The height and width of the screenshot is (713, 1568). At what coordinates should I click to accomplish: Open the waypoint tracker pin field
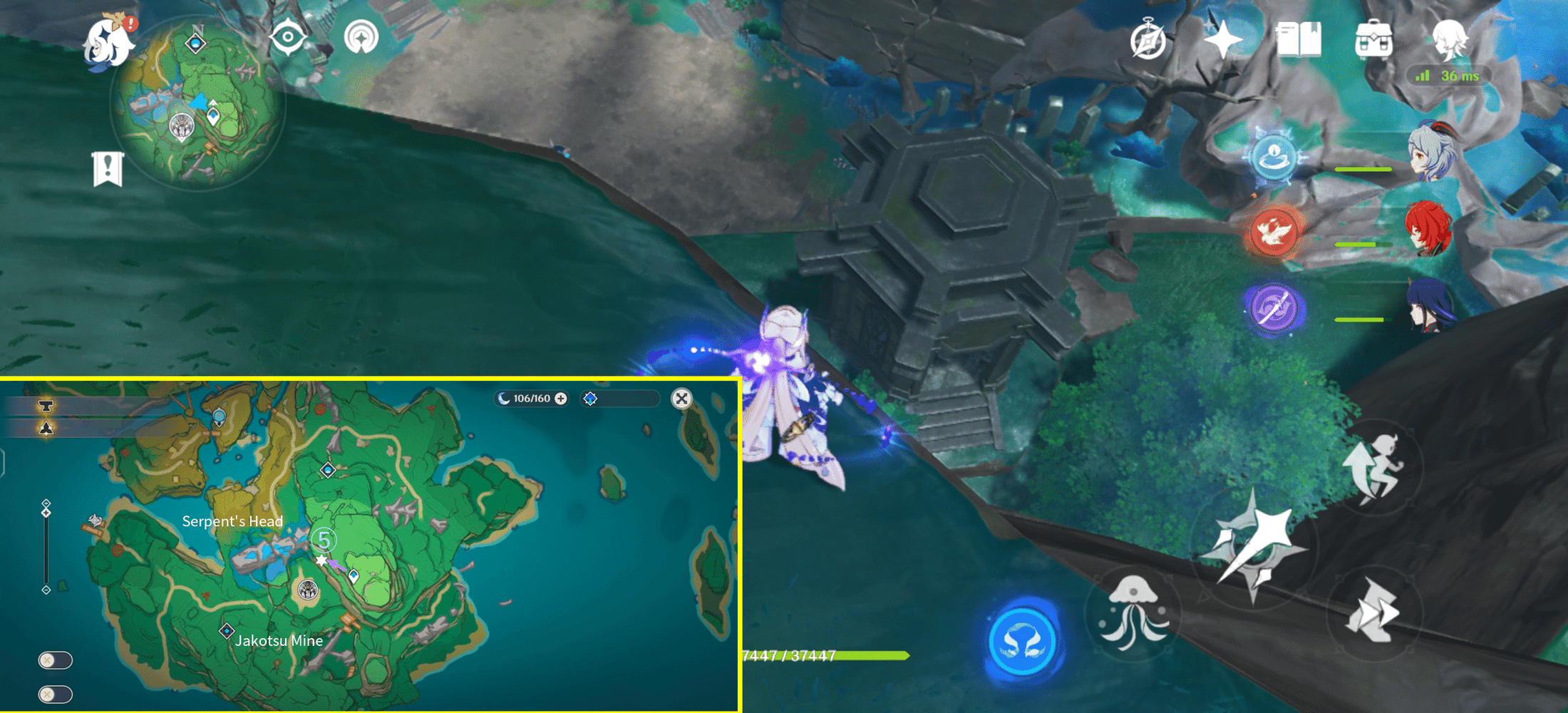(x=619, y=399)
